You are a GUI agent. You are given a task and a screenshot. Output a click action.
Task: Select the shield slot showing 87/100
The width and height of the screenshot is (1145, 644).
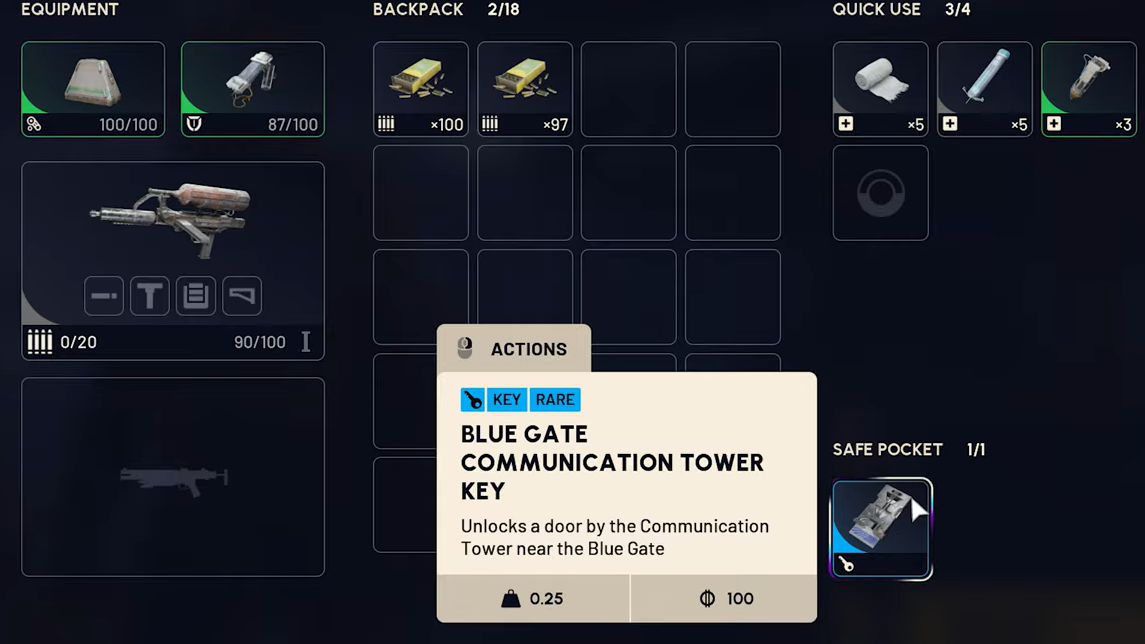pyautogui.click(x=253, y=89)
